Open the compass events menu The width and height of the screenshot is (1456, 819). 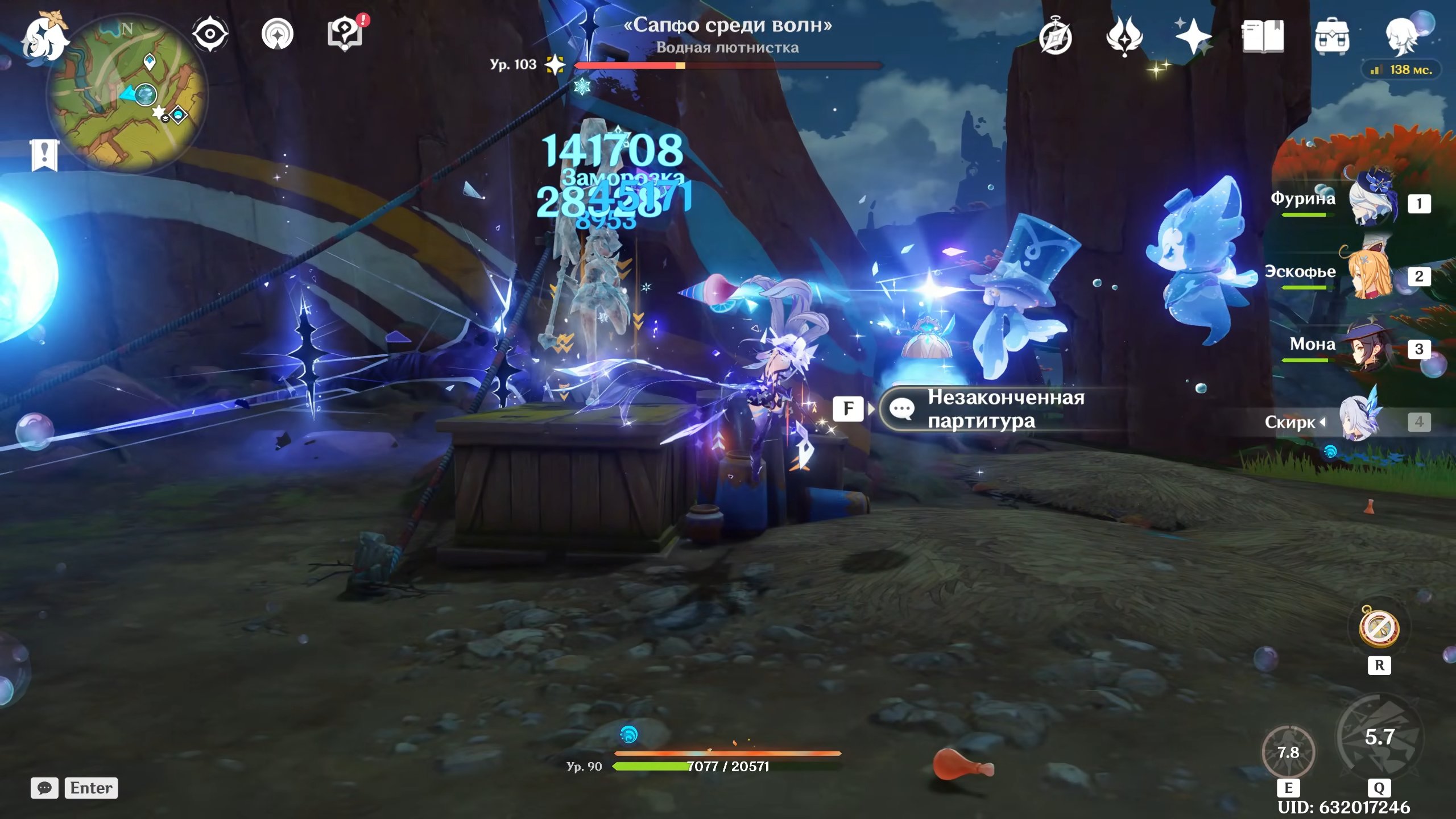coord(1056,36)
